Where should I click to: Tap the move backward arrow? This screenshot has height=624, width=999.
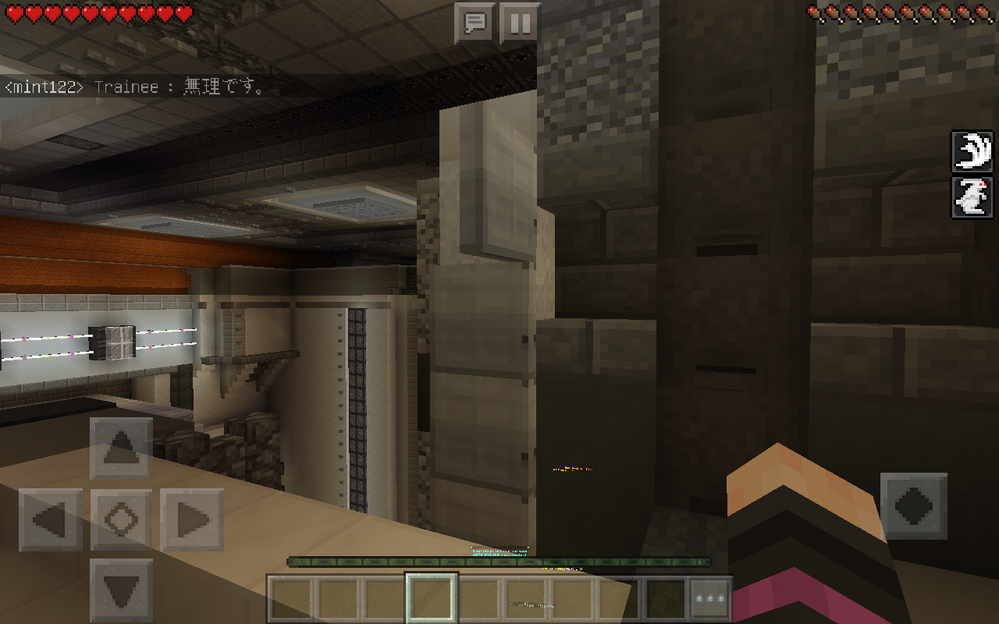coord(121,590)
